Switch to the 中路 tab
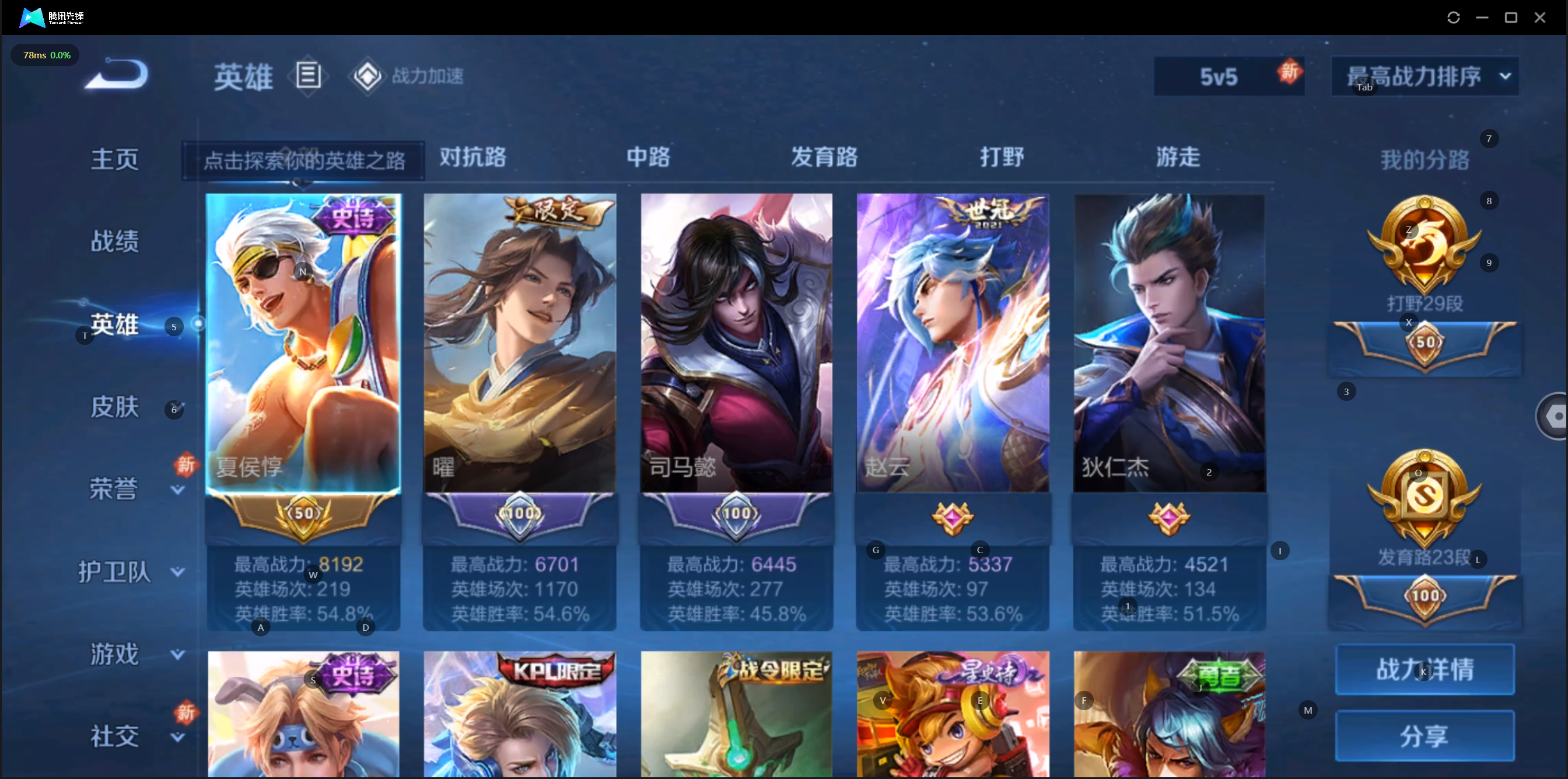 click(648, 157)
